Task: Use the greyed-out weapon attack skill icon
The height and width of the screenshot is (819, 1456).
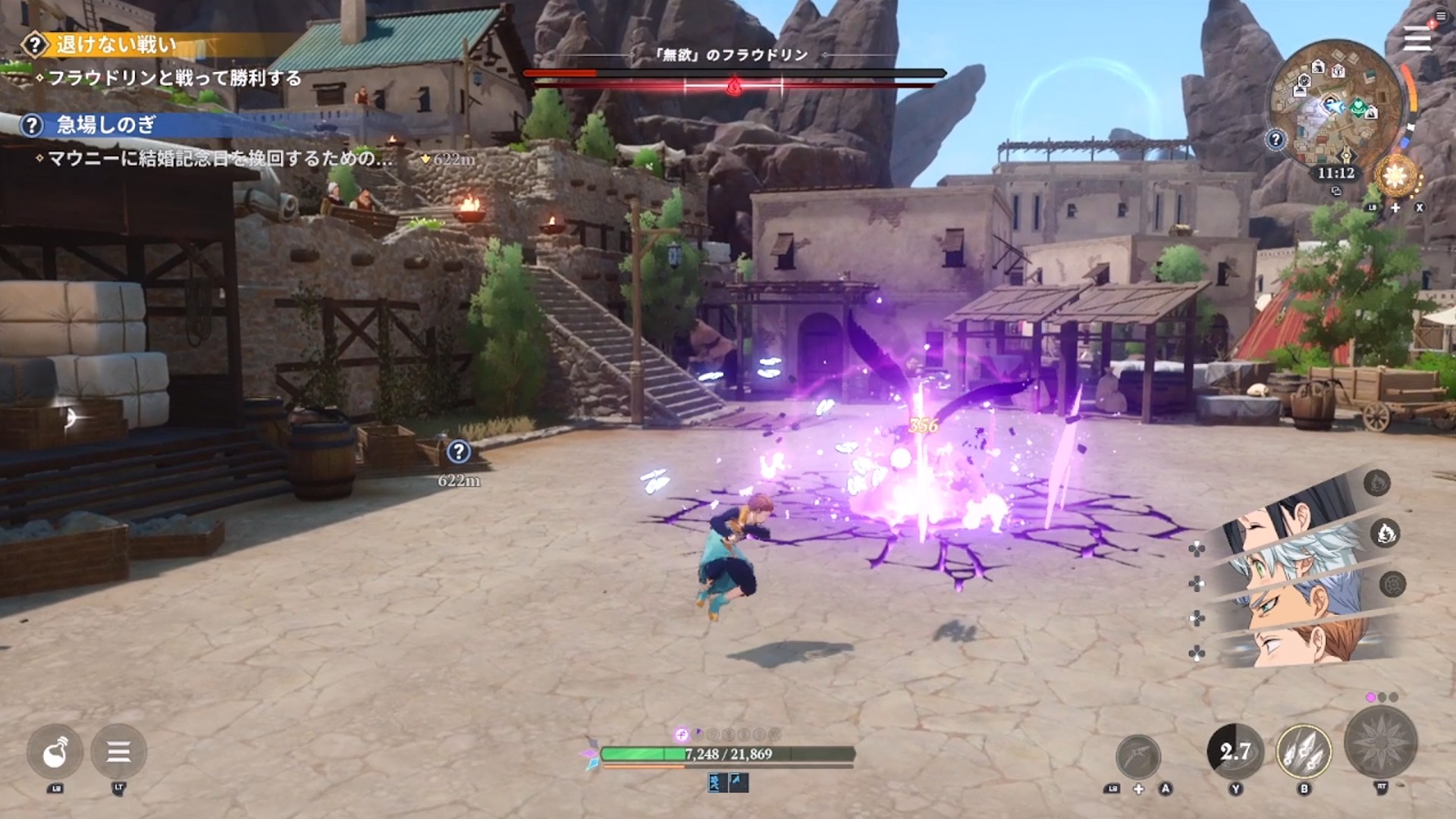Action: (1137, 755)
